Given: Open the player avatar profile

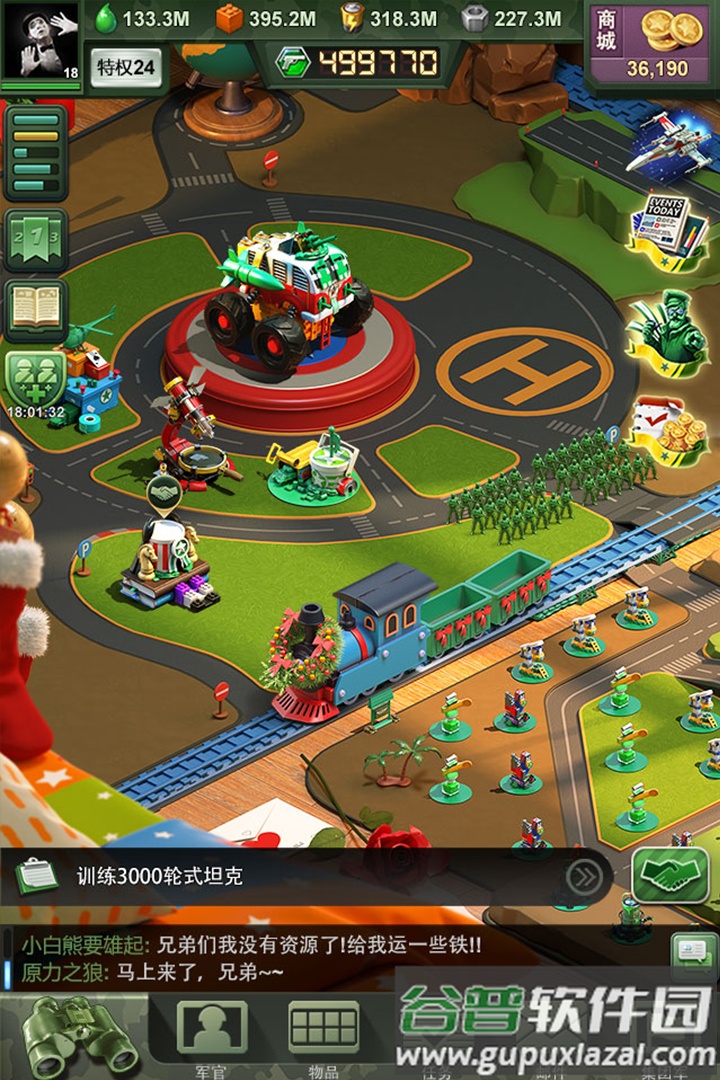Looking at the screenshot, I should [x=40, y=40].
